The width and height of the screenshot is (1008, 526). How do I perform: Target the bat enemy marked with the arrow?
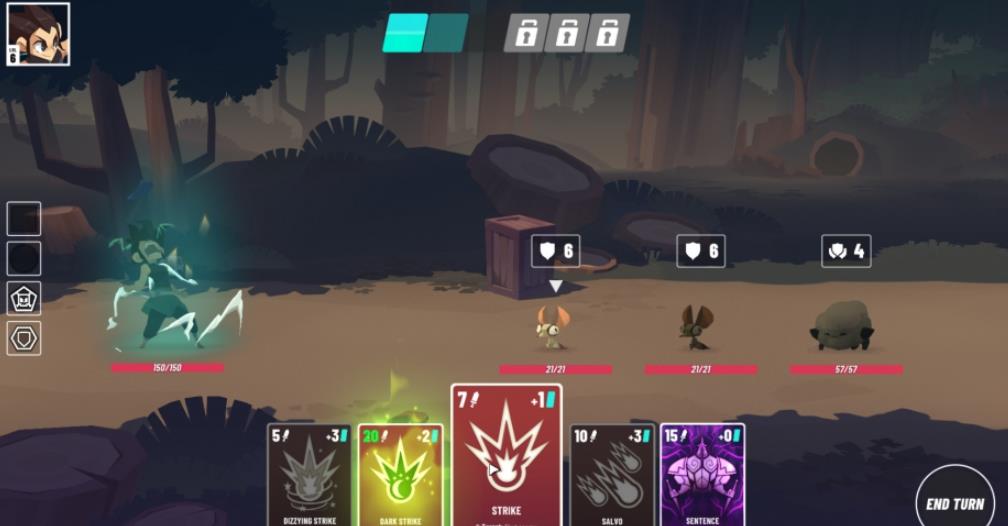point(553,326)
